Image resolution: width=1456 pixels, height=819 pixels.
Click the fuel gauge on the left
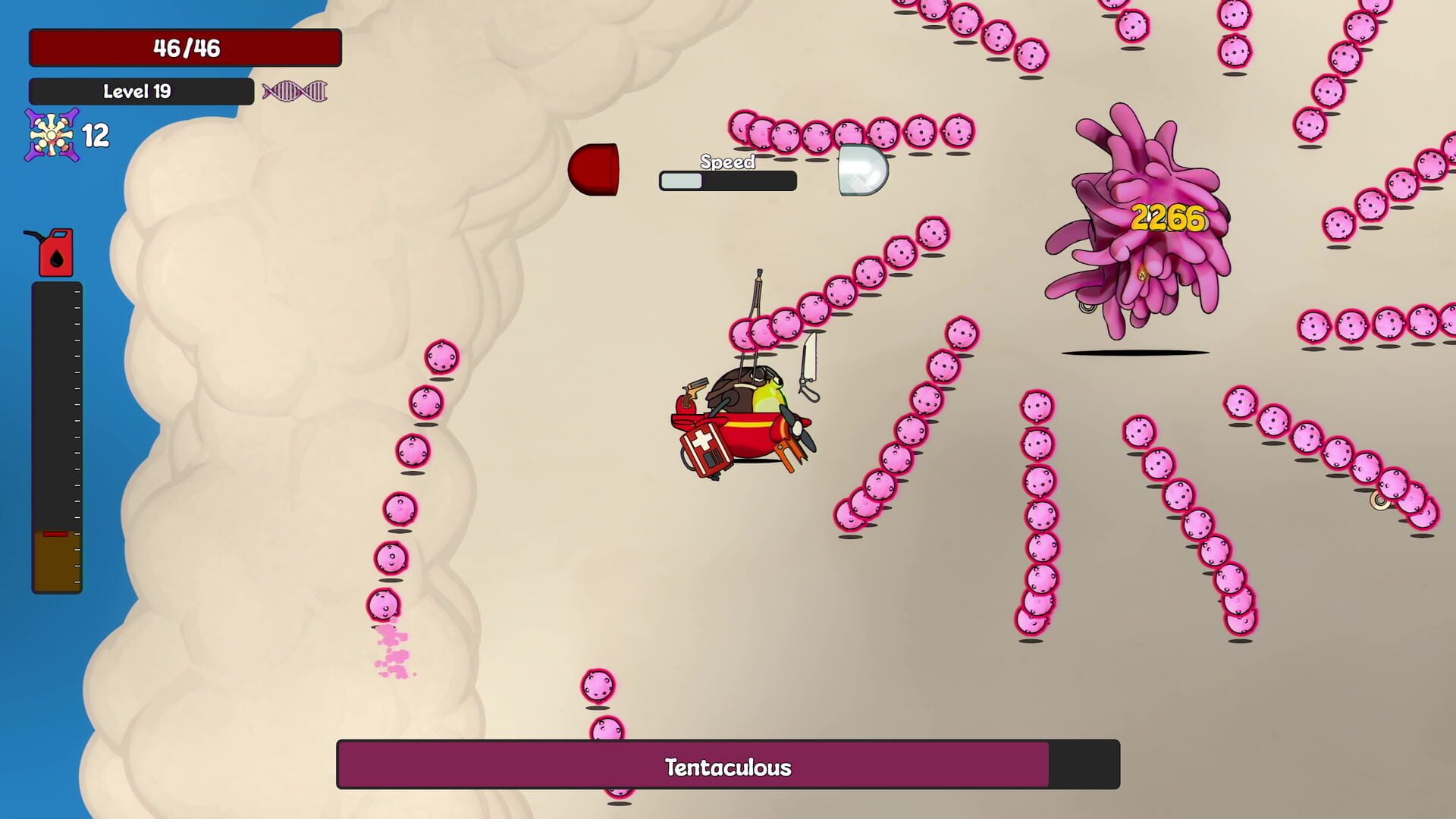(x=56, y=440)
